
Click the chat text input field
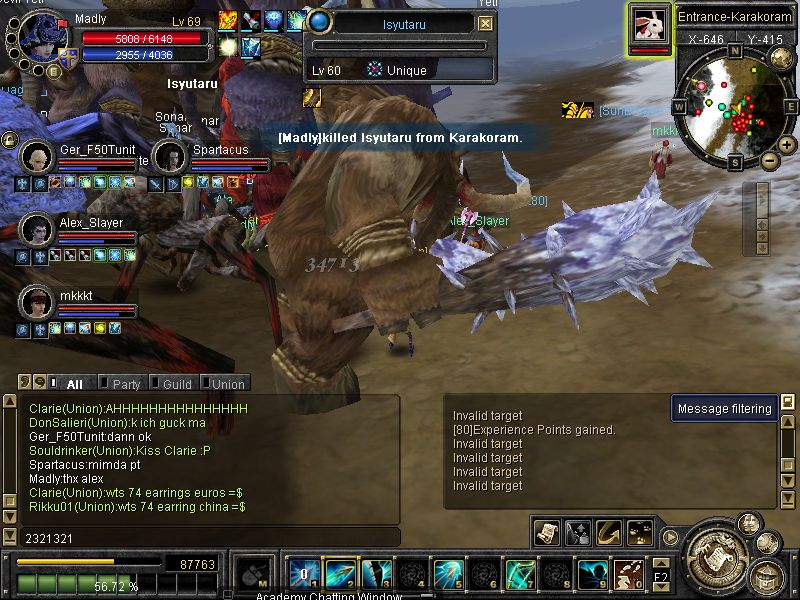click(x=200, y=538)
